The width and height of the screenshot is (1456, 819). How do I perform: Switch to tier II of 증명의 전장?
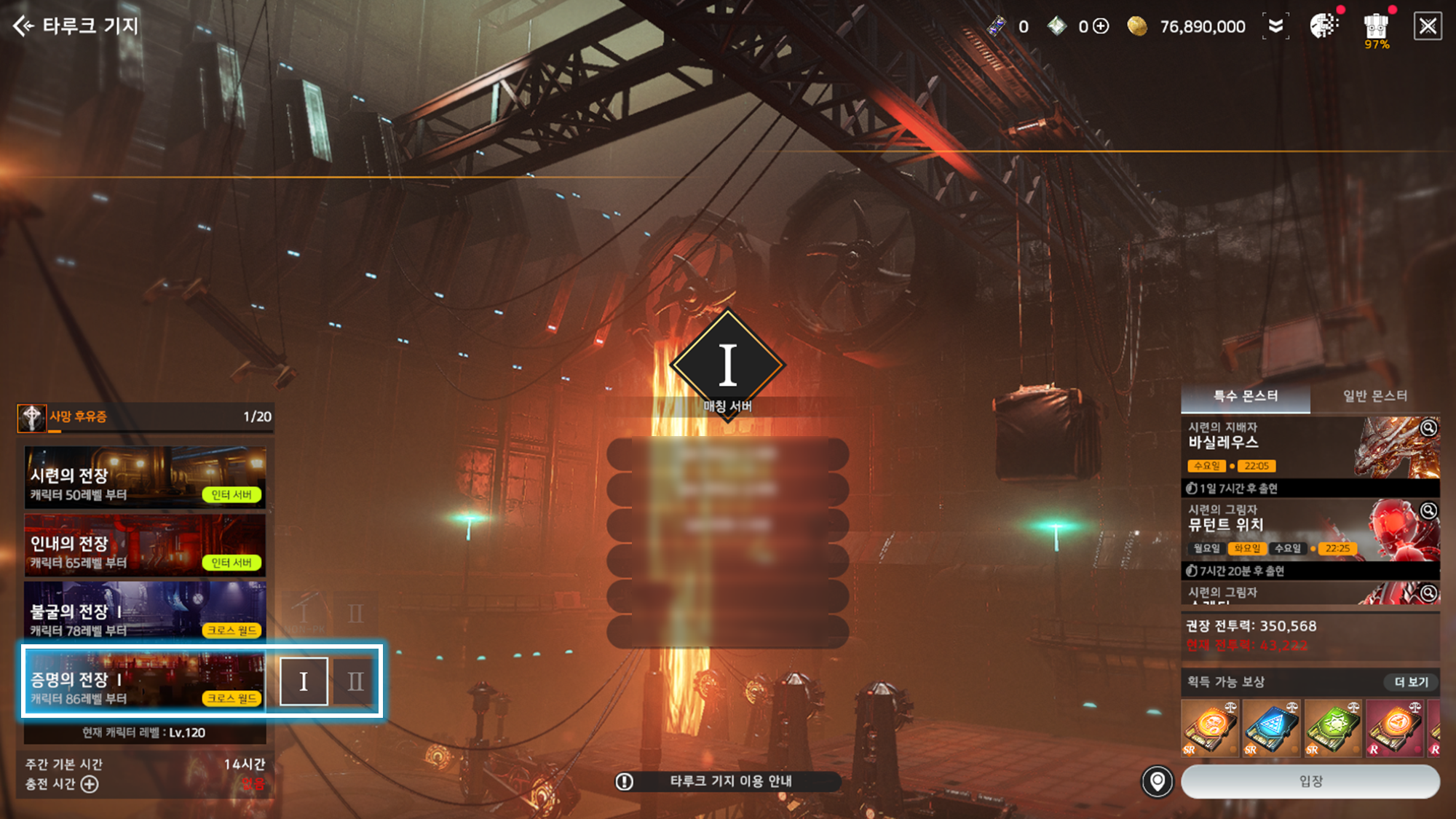pyautogui.click(x=355, y=681)
